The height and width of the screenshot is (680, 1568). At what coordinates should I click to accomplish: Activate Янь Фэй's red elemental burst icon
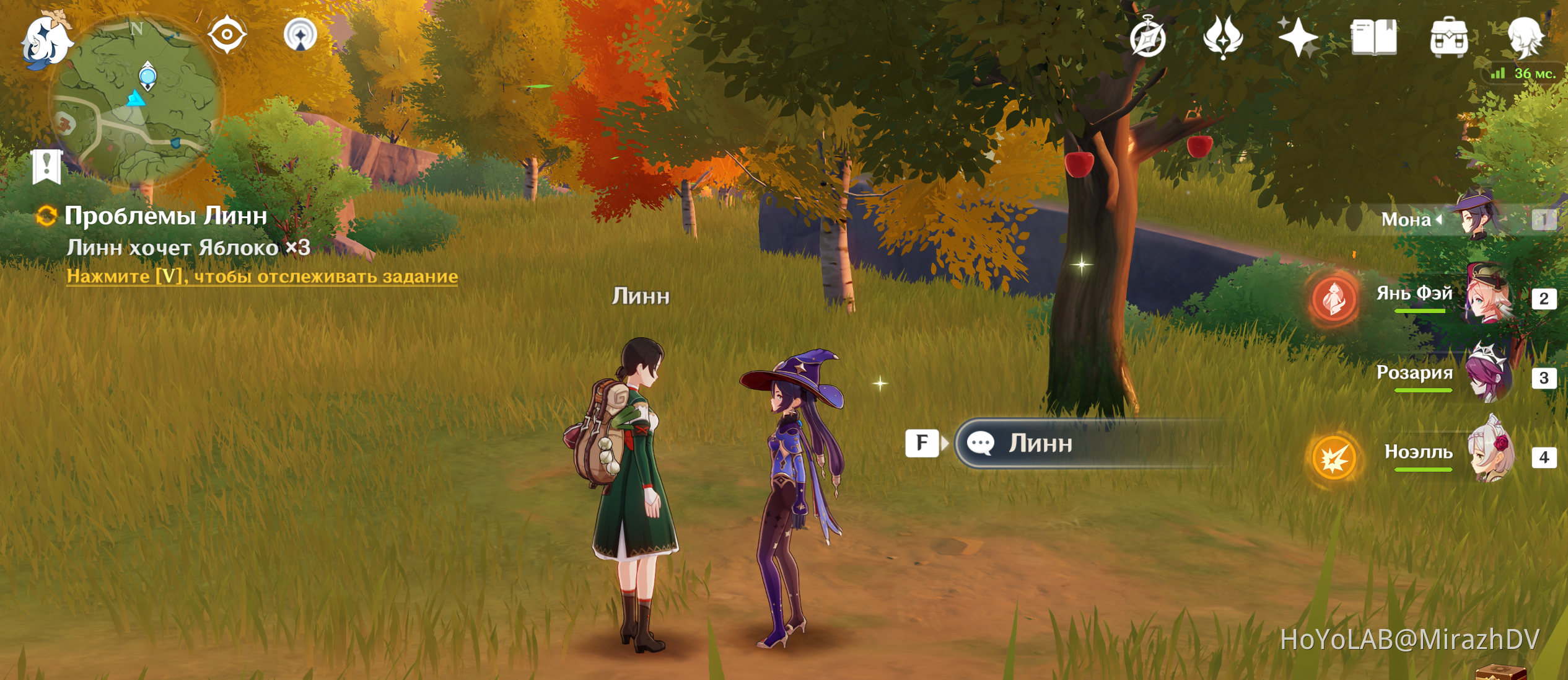point(1334,299)
